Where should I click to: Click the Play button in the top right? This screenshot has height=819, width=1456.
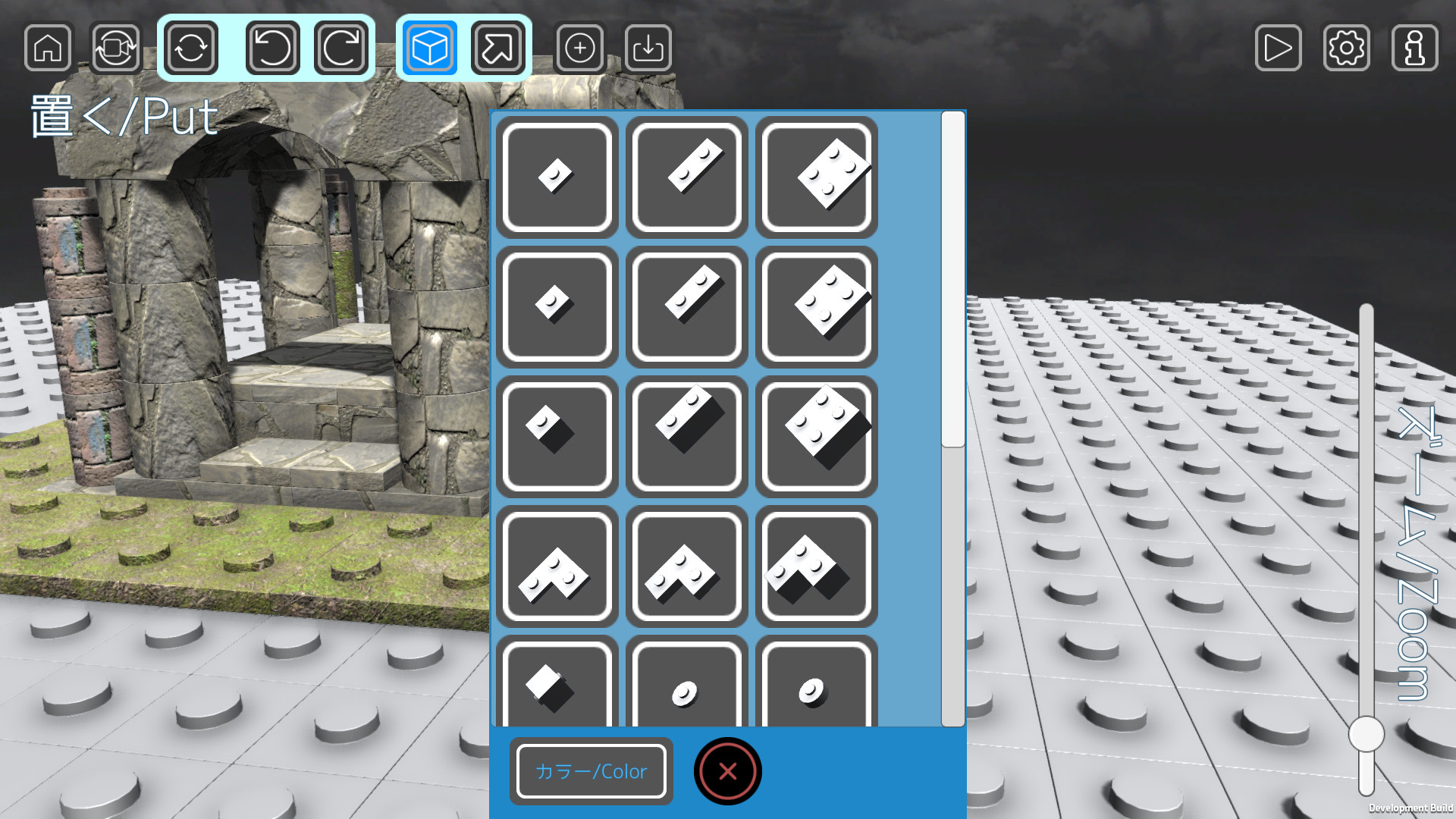[1278, 48]
